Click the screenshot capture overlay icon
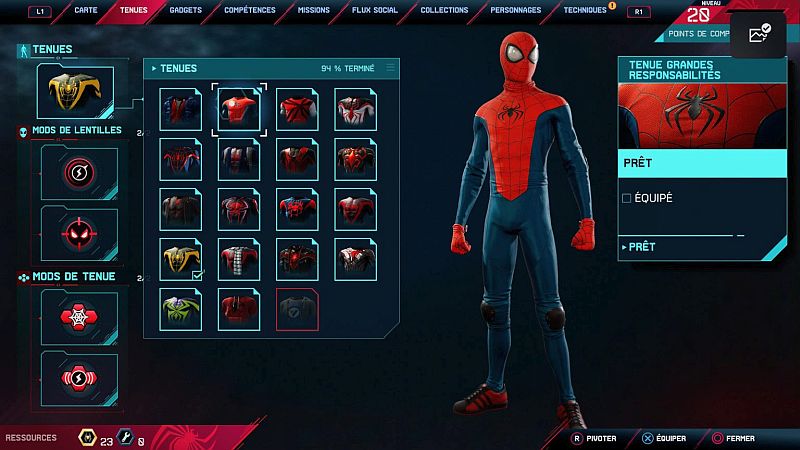Viewport: 800px width, 450px height. click(x=759, y=33)
